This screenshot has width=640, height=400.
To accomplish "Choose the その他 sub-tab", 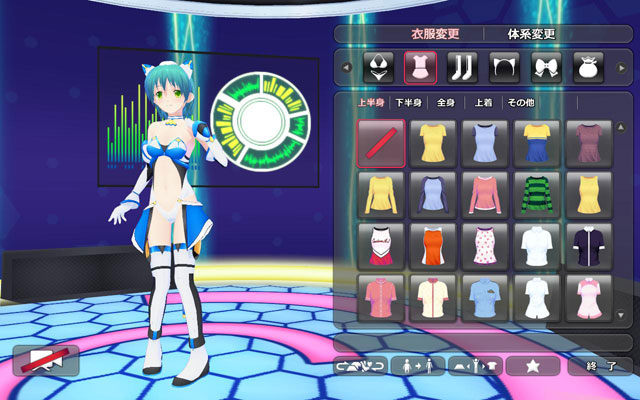I will coord(522,103).
